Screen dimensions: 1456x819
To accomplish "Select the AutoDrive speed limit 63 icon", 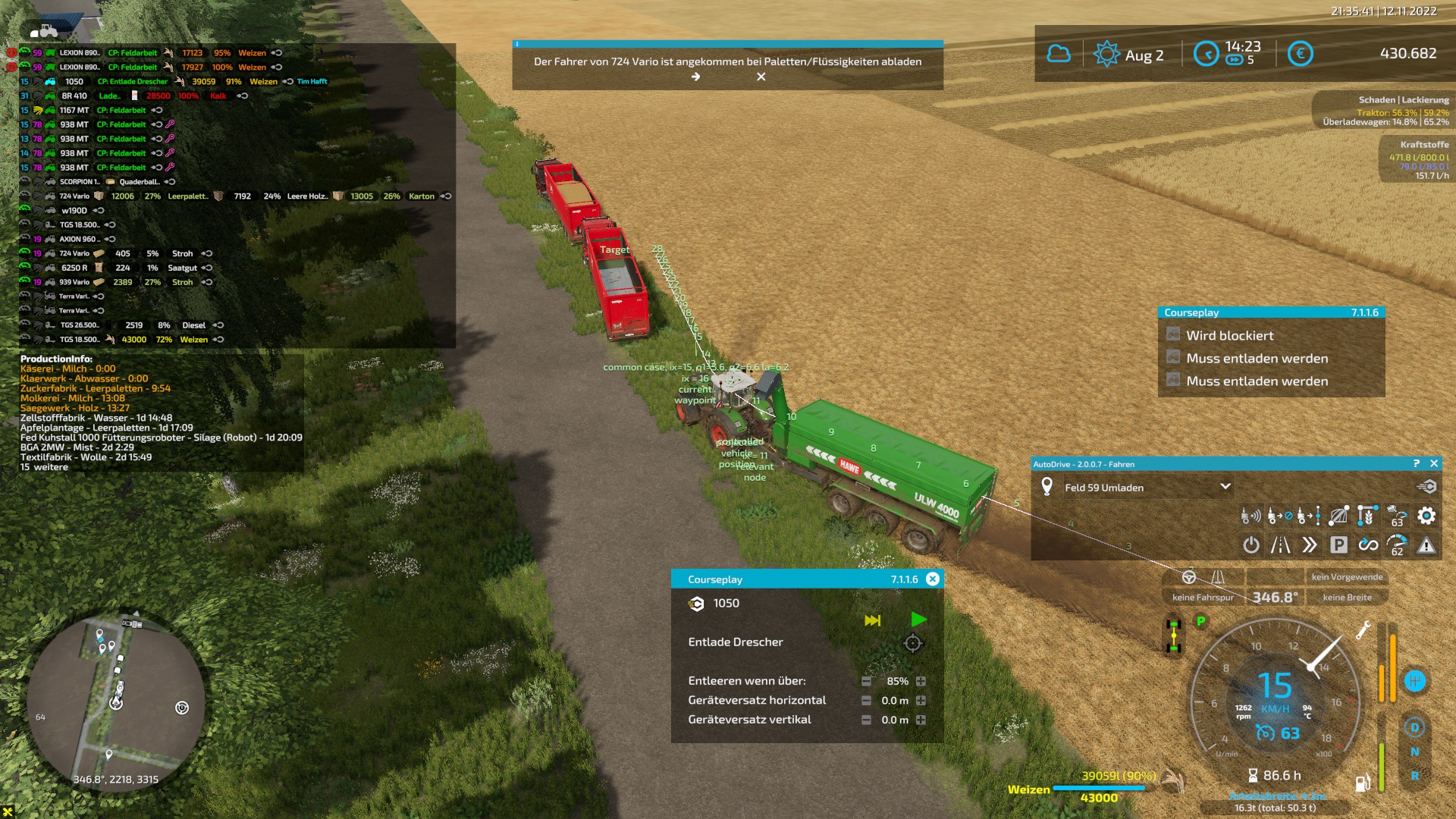I will click(x=1398, y=516).
